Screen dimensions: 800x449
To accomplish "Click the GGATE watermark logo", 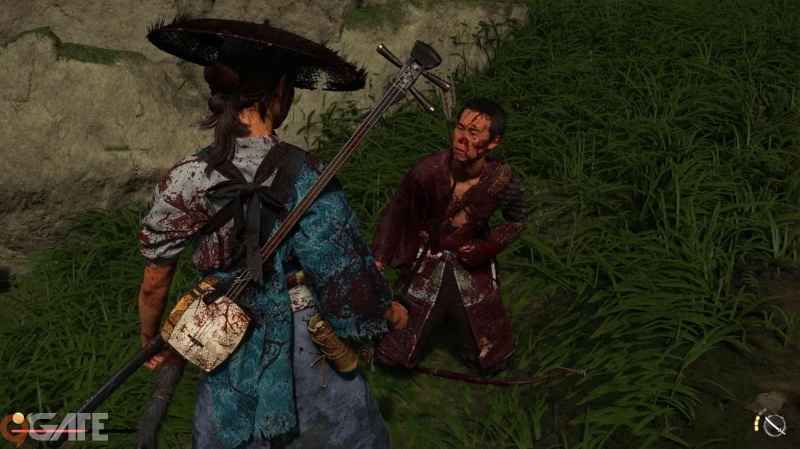I will click(55, 427).
